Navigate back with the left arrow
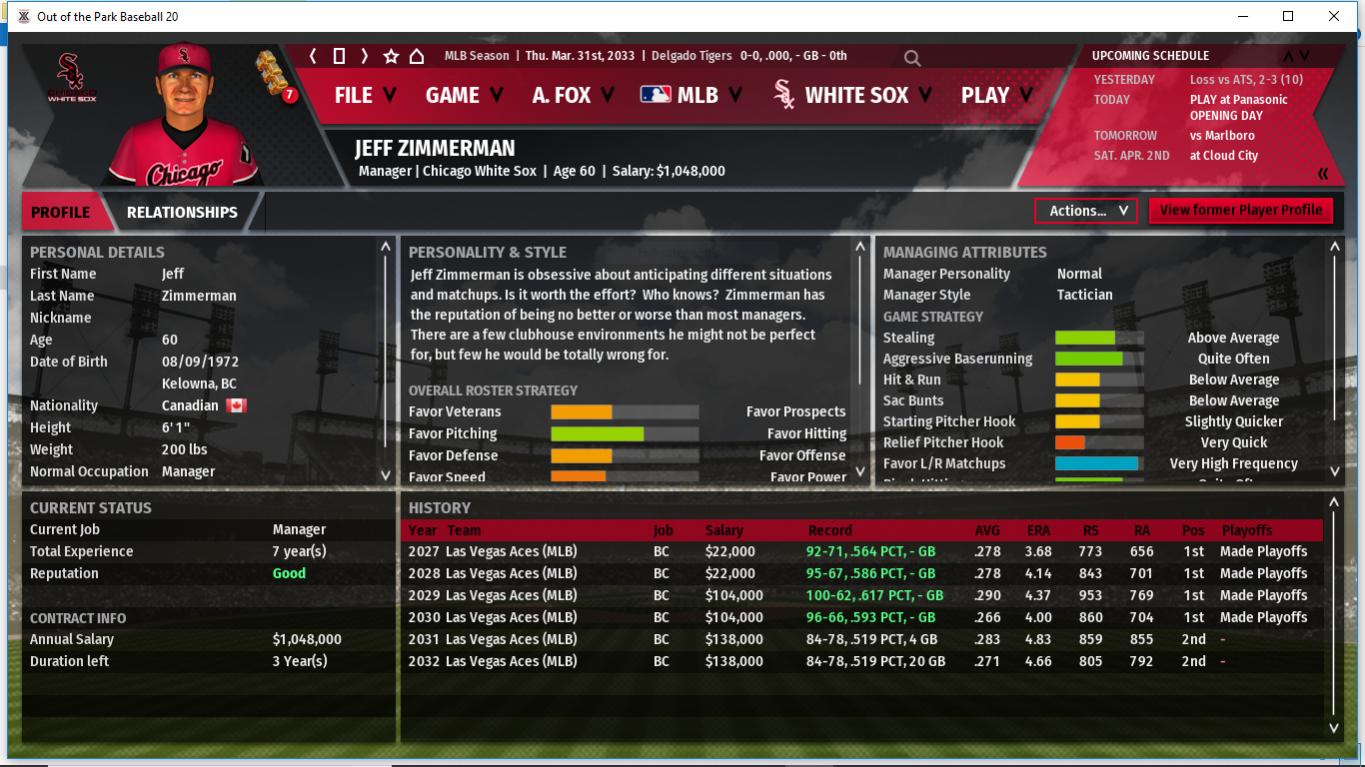1365x767 pixels. coord(313,56)
